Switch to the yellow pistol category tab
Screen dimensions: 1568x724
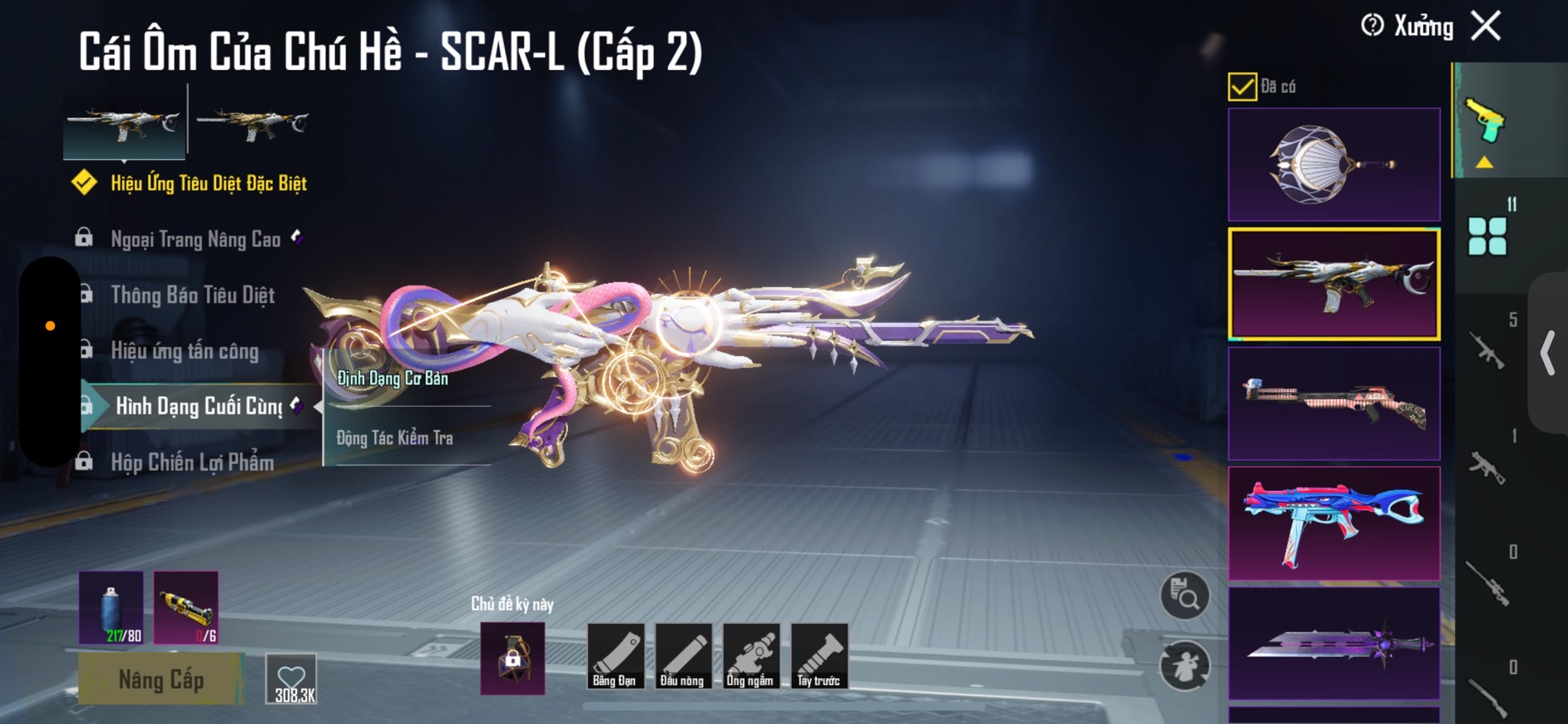(x=1485, y=123)
